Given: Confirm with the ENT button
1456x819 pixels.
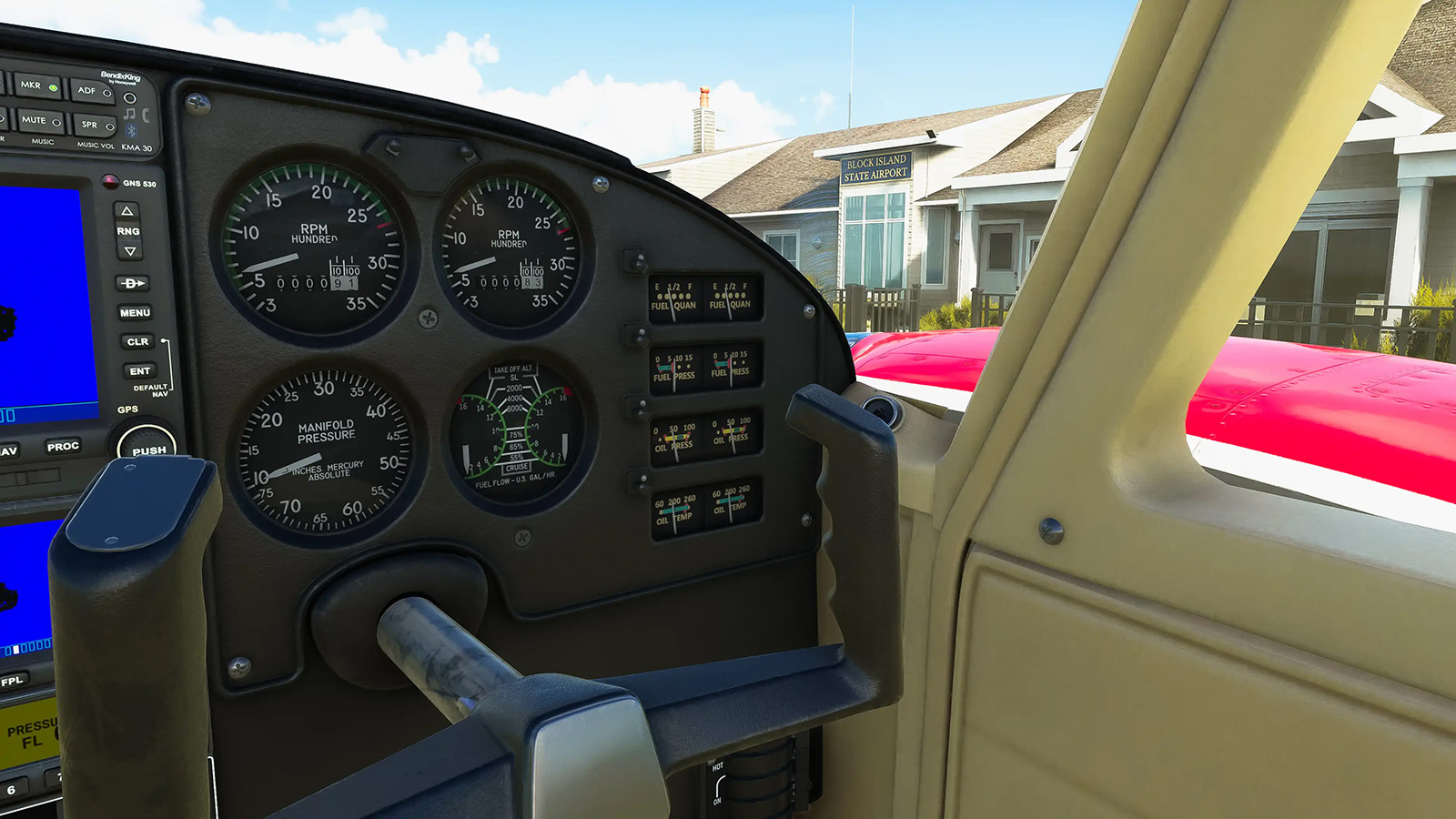Looking at the screenshot, I should point(139,370).
